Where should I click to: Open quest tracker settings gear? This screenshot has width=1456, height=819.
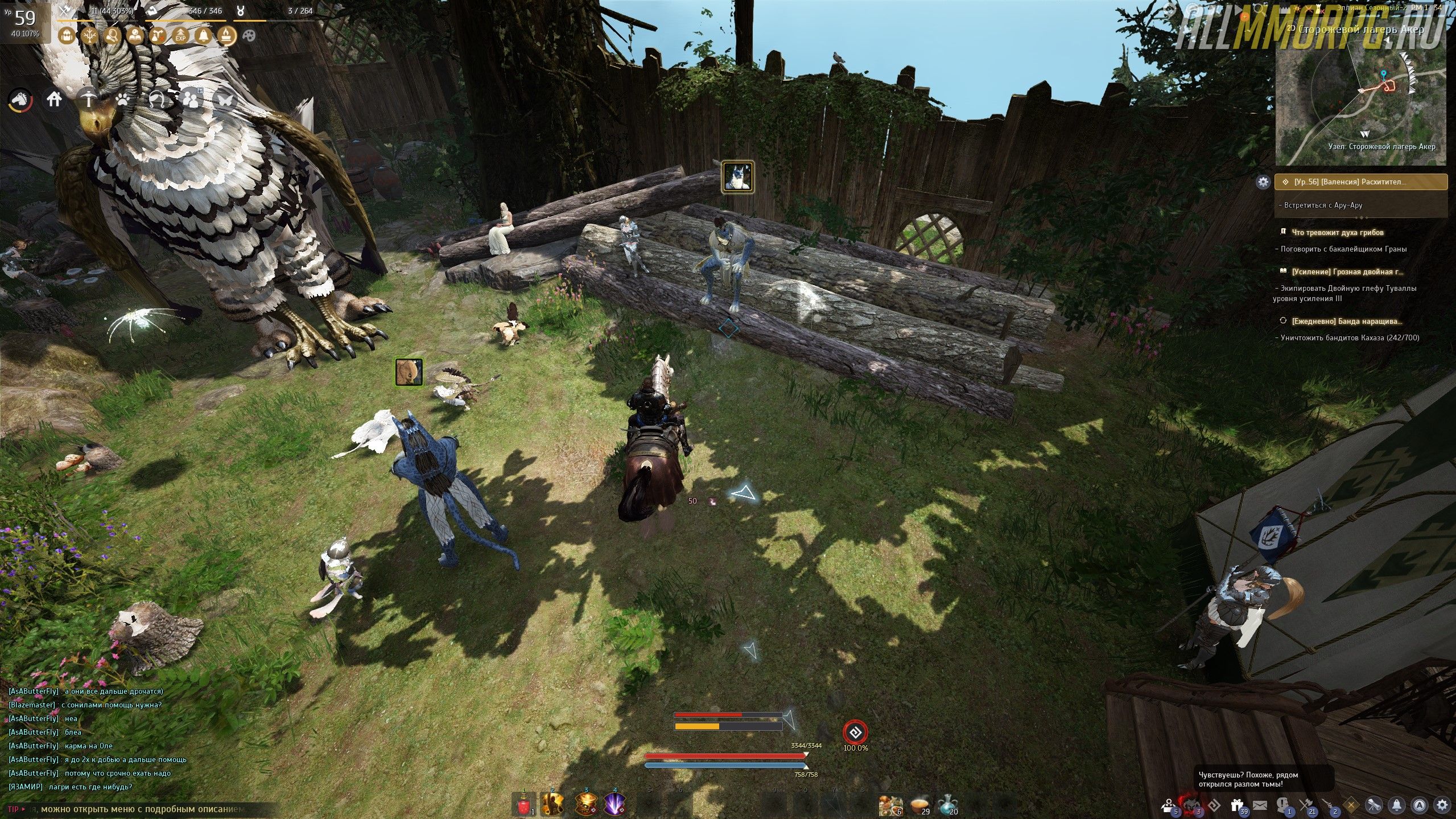(x=1263, y=182)
